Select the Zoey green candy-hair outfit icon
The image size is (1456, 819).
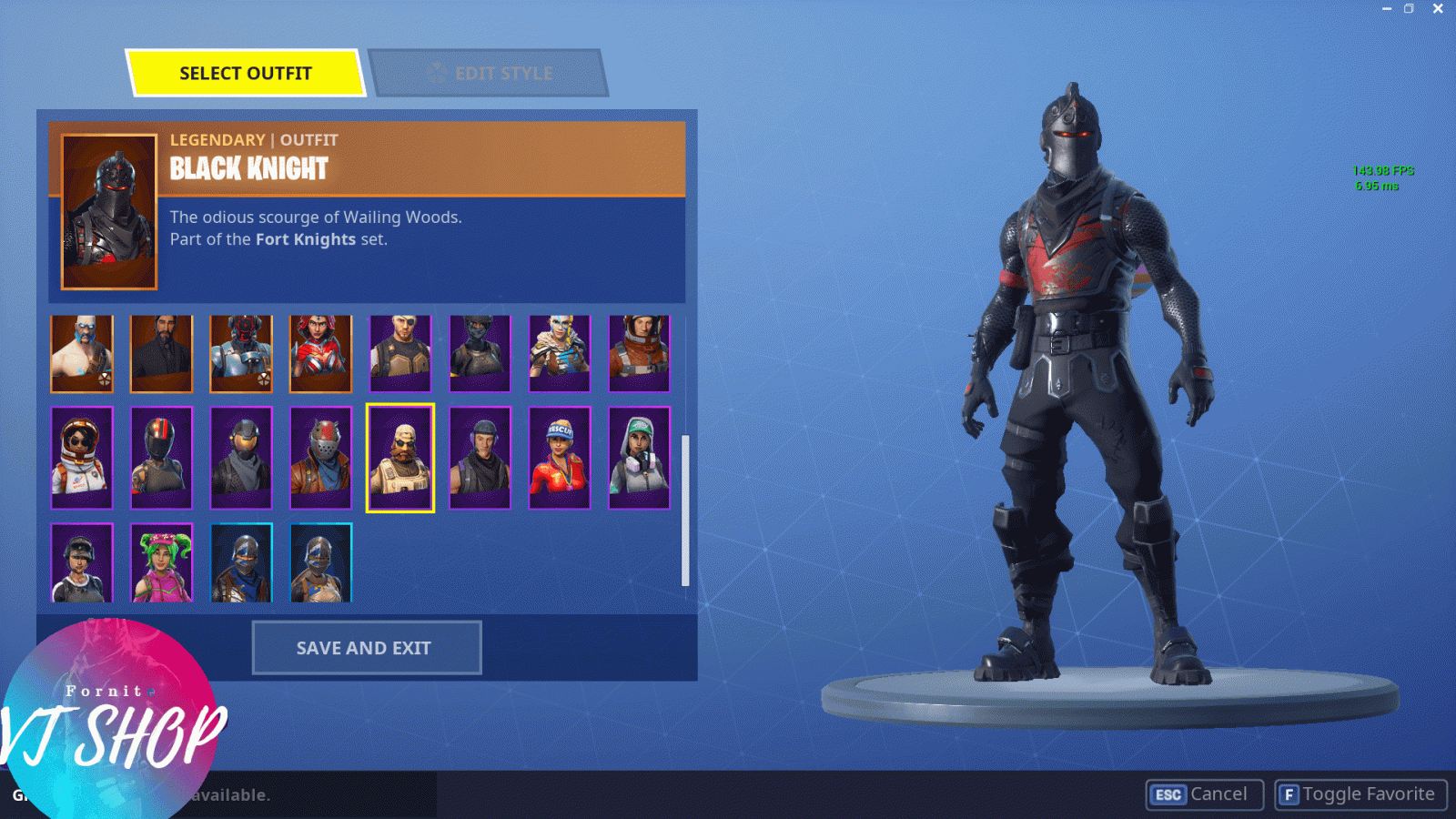[x=161, y=562]
